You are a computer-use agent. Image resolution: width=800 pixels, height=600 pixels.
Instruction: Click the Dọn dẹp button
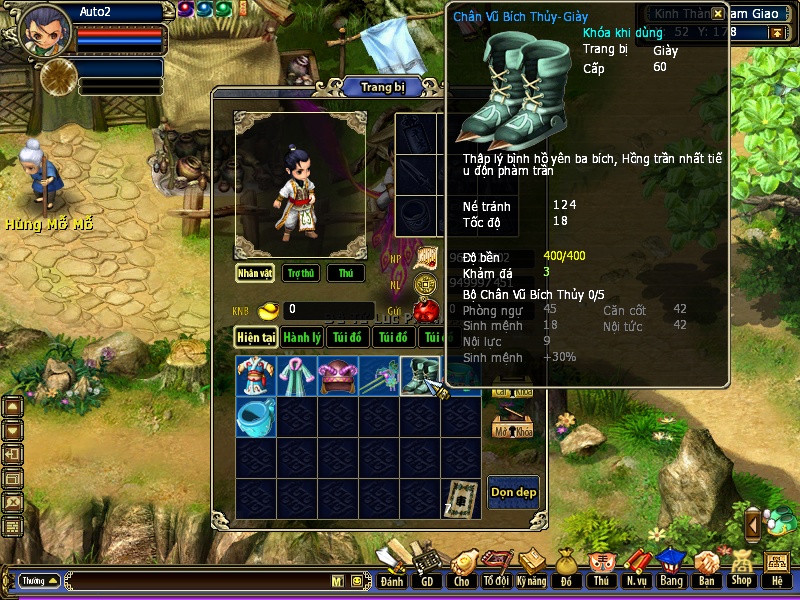[513, 491]
